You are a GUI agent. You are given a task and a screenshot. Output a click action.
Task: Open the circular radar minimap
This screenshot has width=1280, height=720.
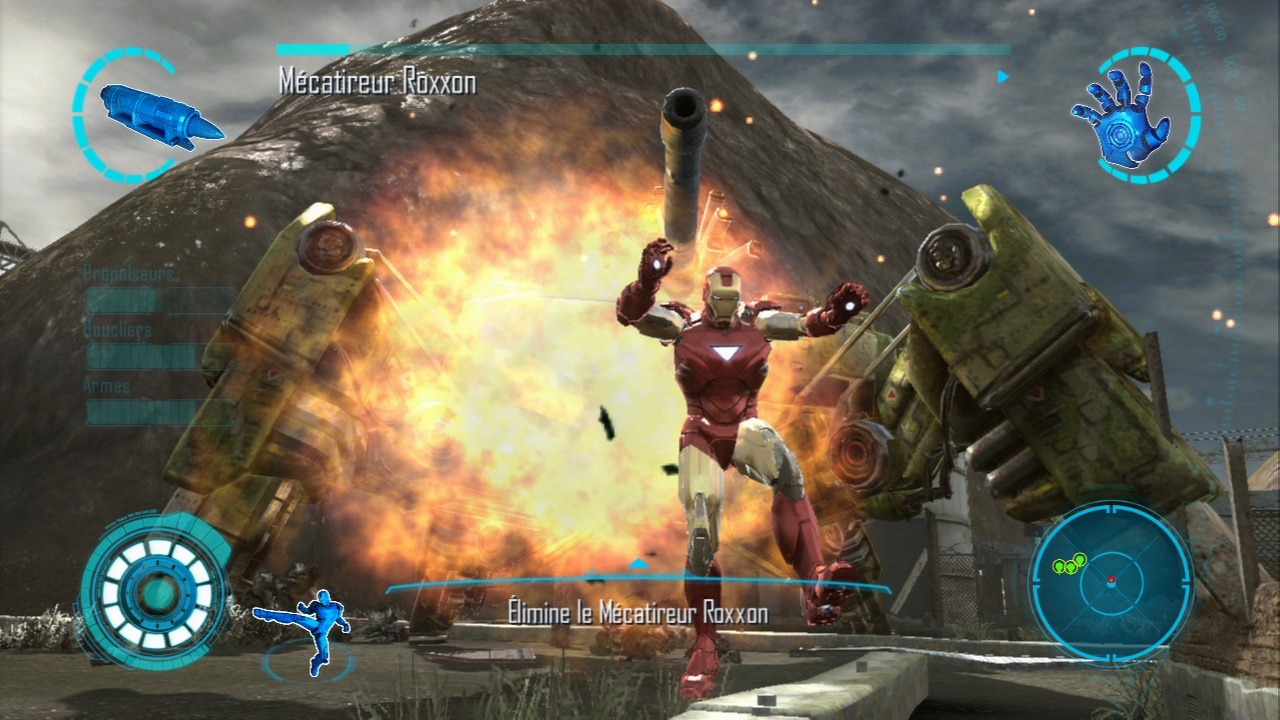coord(1110,581)
